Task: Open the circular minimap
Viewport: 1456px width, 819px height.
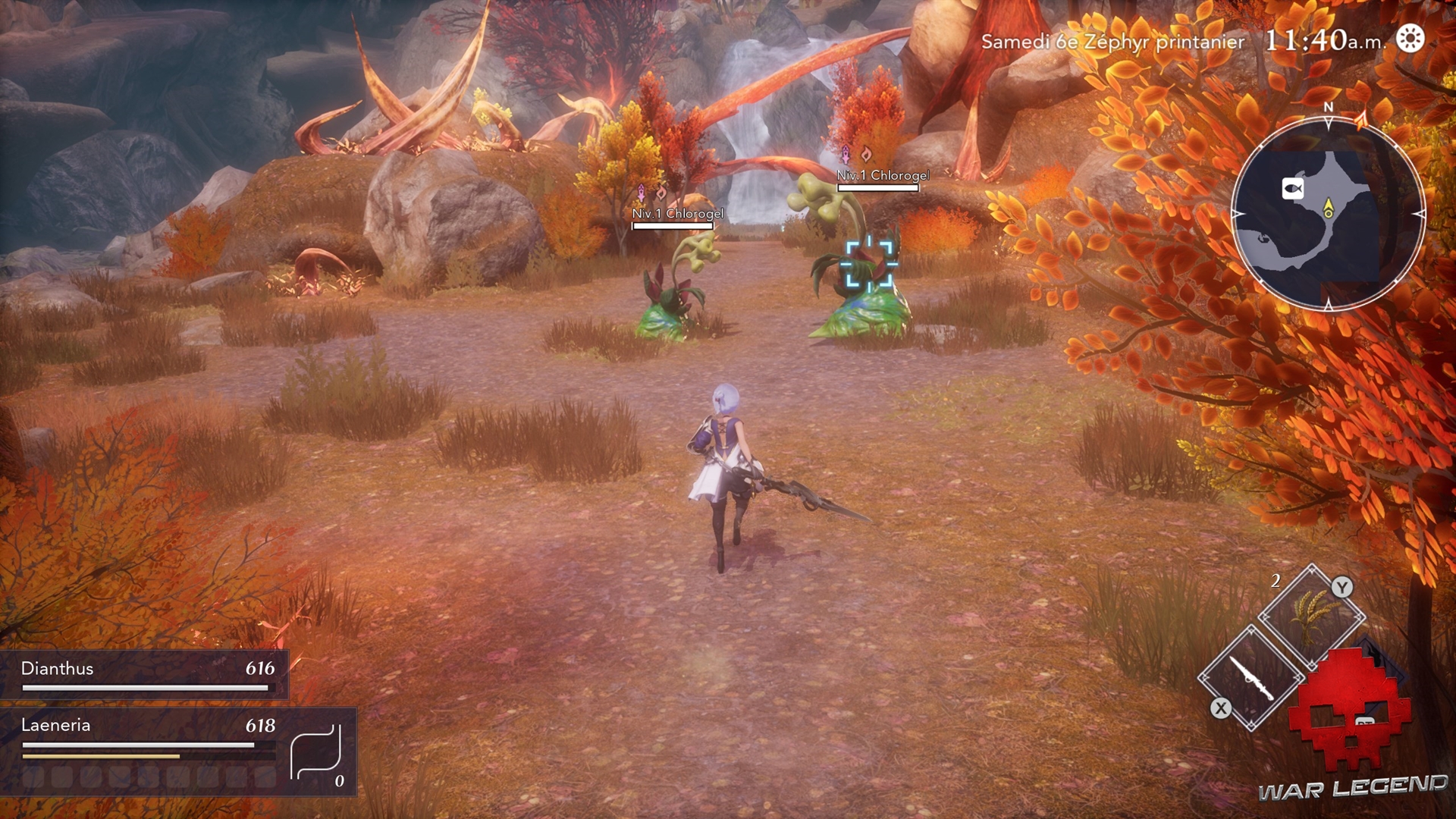Action: [1328, 214]
